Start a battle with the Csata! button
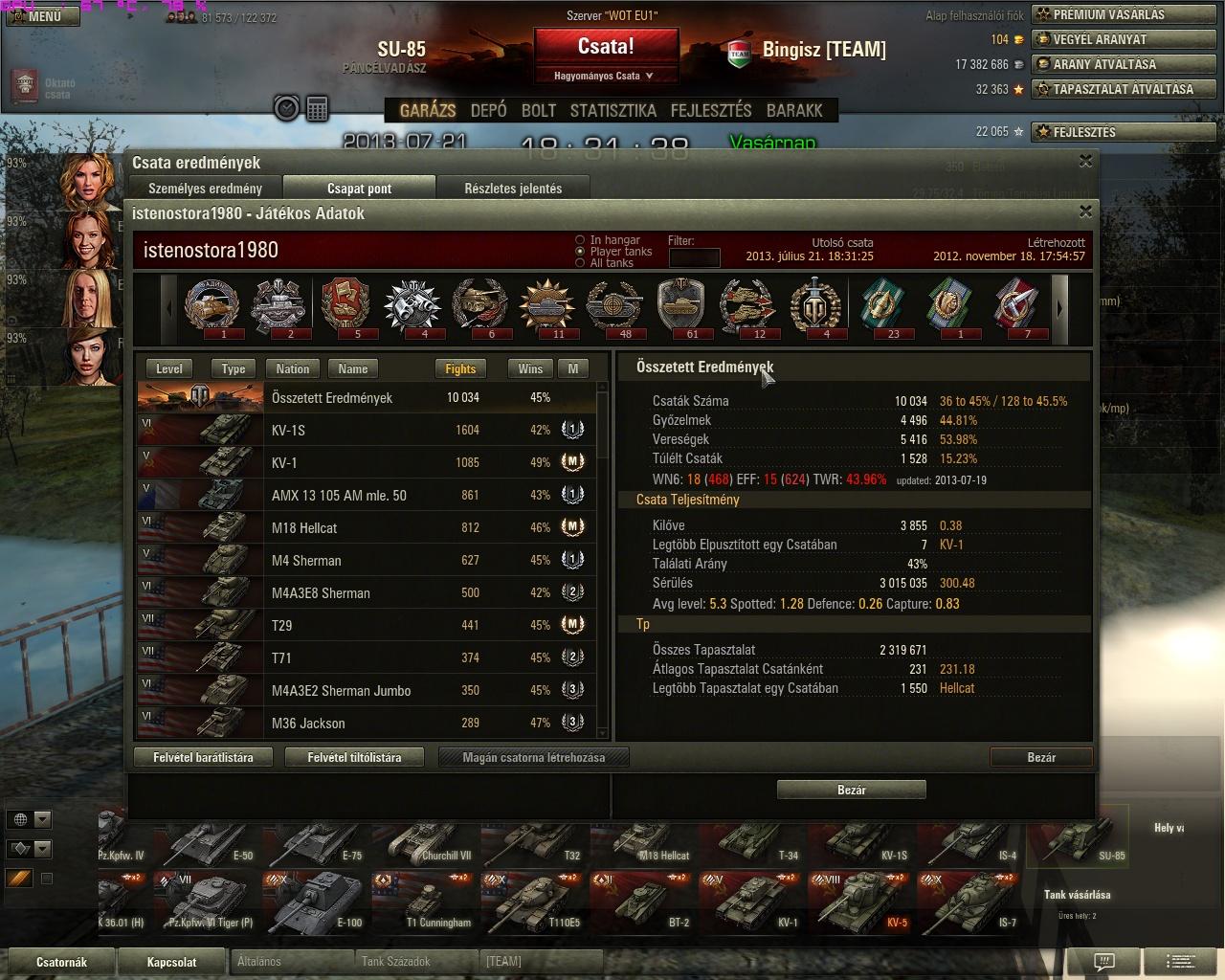The width and height of the screenshot is (1225, 980). point(606,47)
